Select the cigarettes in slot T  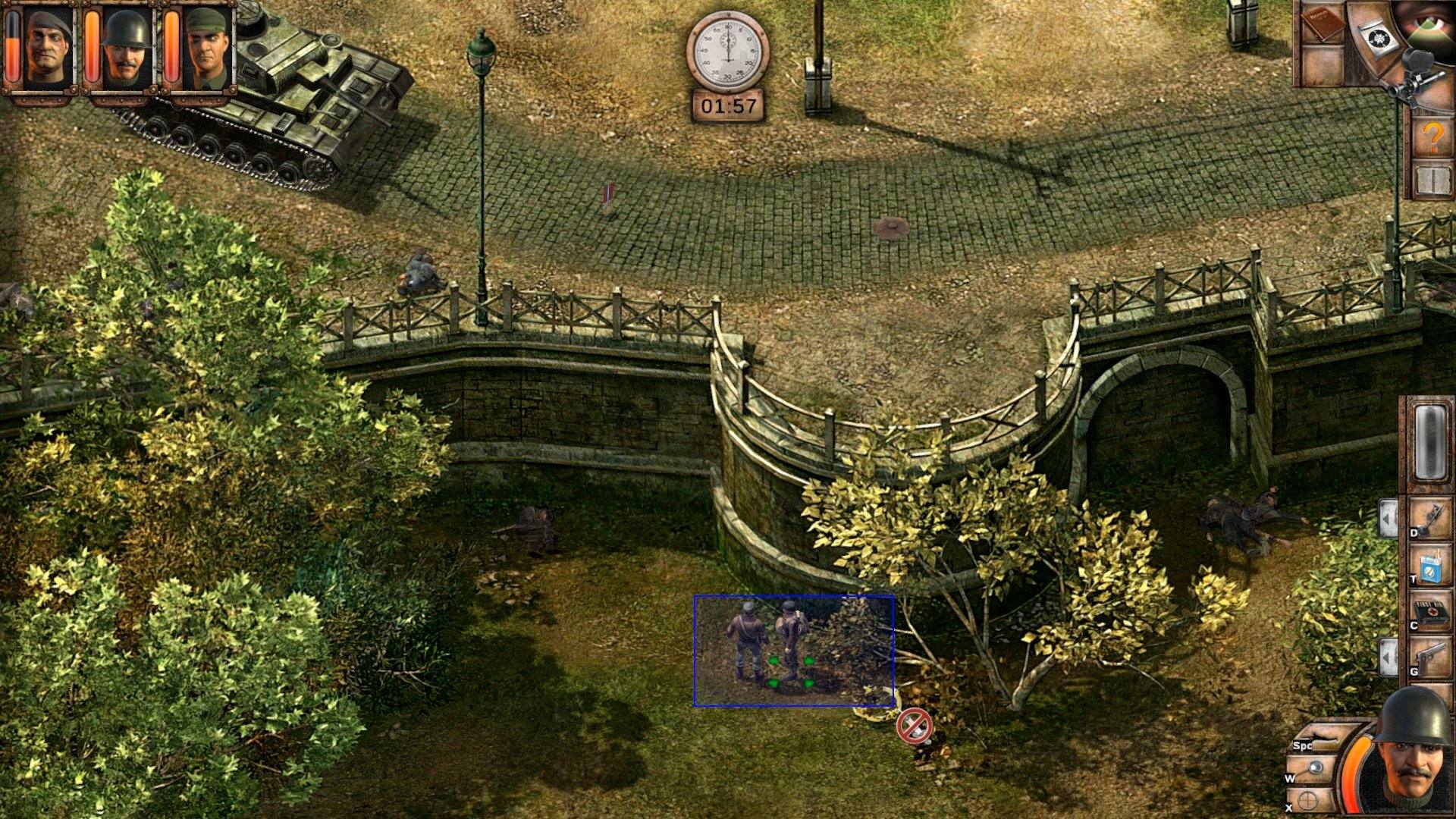pos(1430,566)
